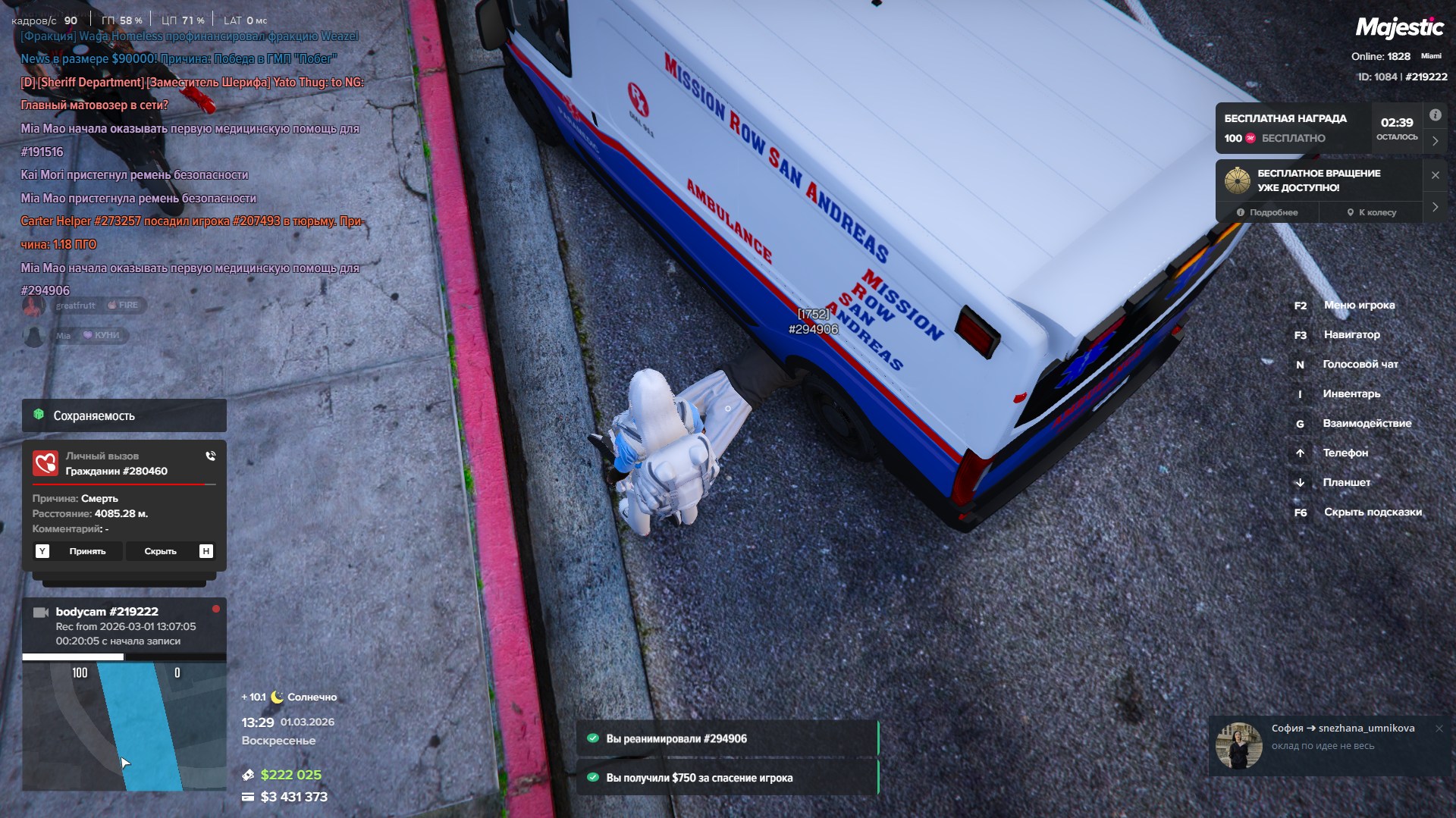
Task: Hide the personal call with Скрыть
Action: 160,551
